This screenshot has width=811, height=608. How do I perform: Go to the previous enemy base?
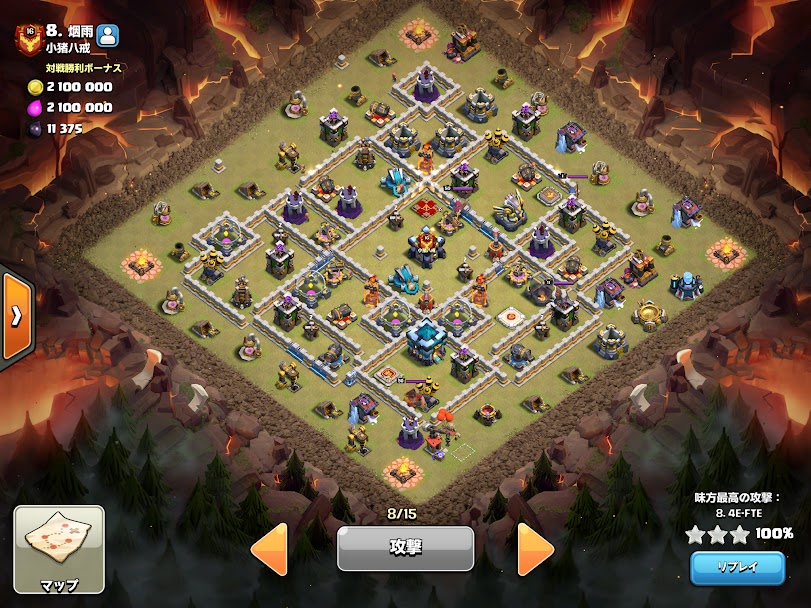click(x=269, y=548)
